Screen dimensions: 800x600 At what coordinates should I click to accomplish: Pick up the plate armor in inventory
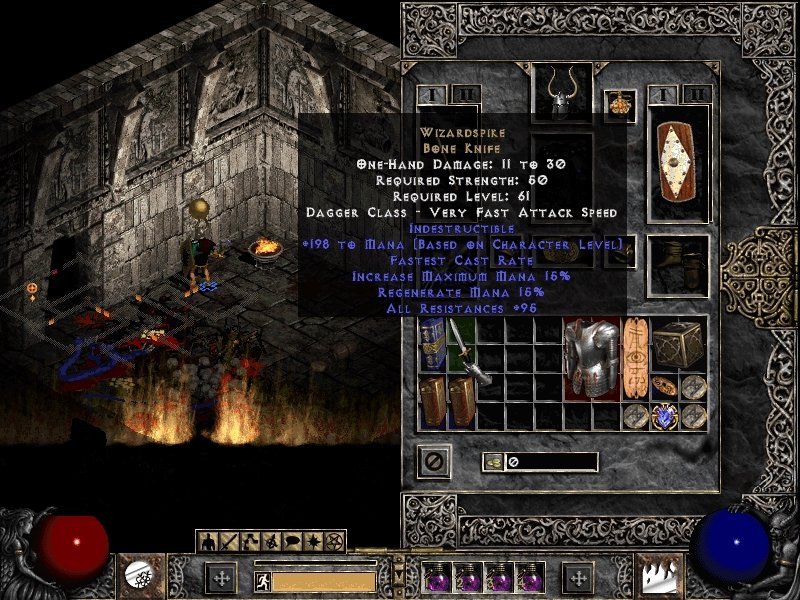pos(586,357)
